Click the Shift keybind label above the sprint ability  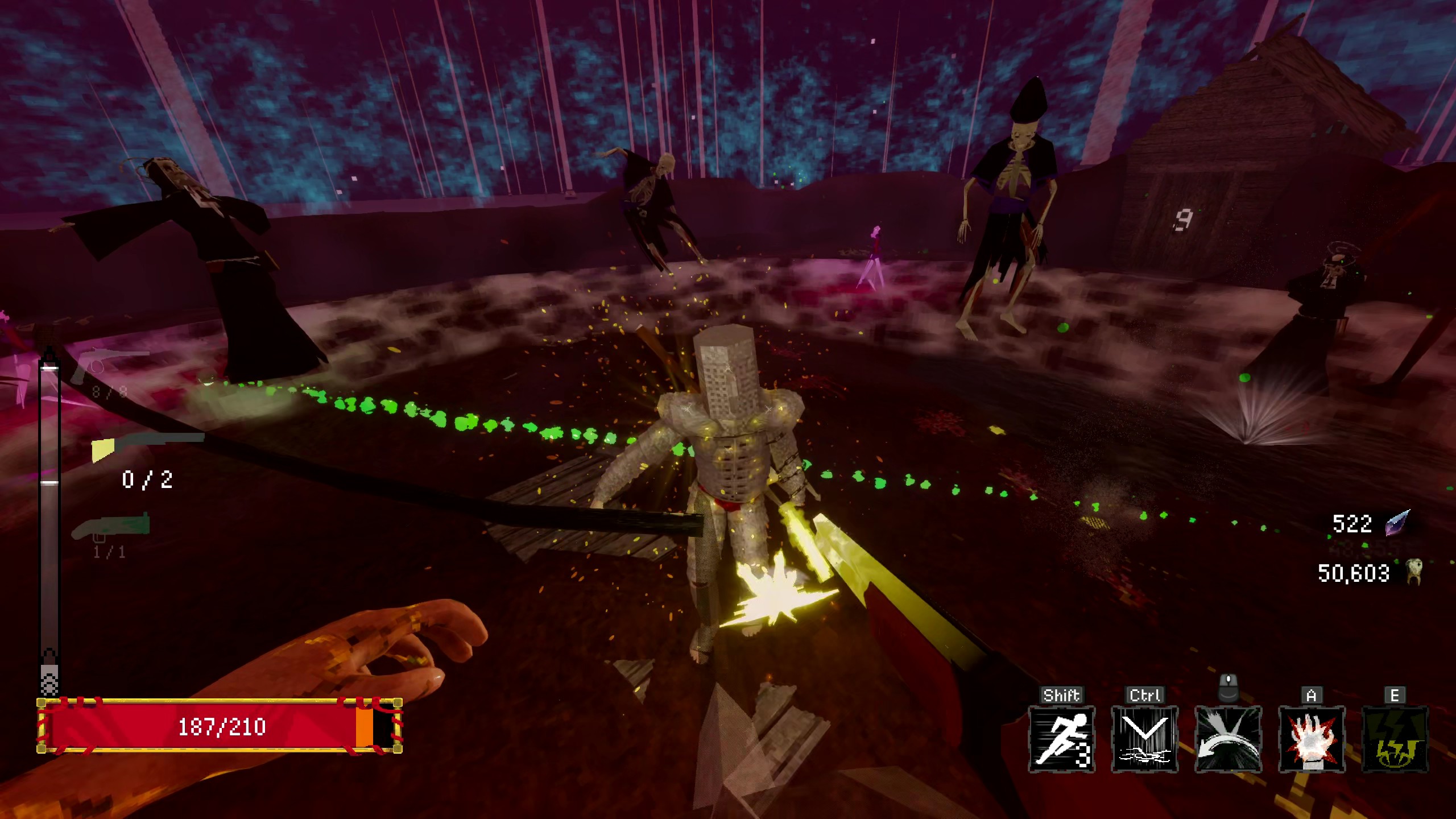tap(1062, 694)
